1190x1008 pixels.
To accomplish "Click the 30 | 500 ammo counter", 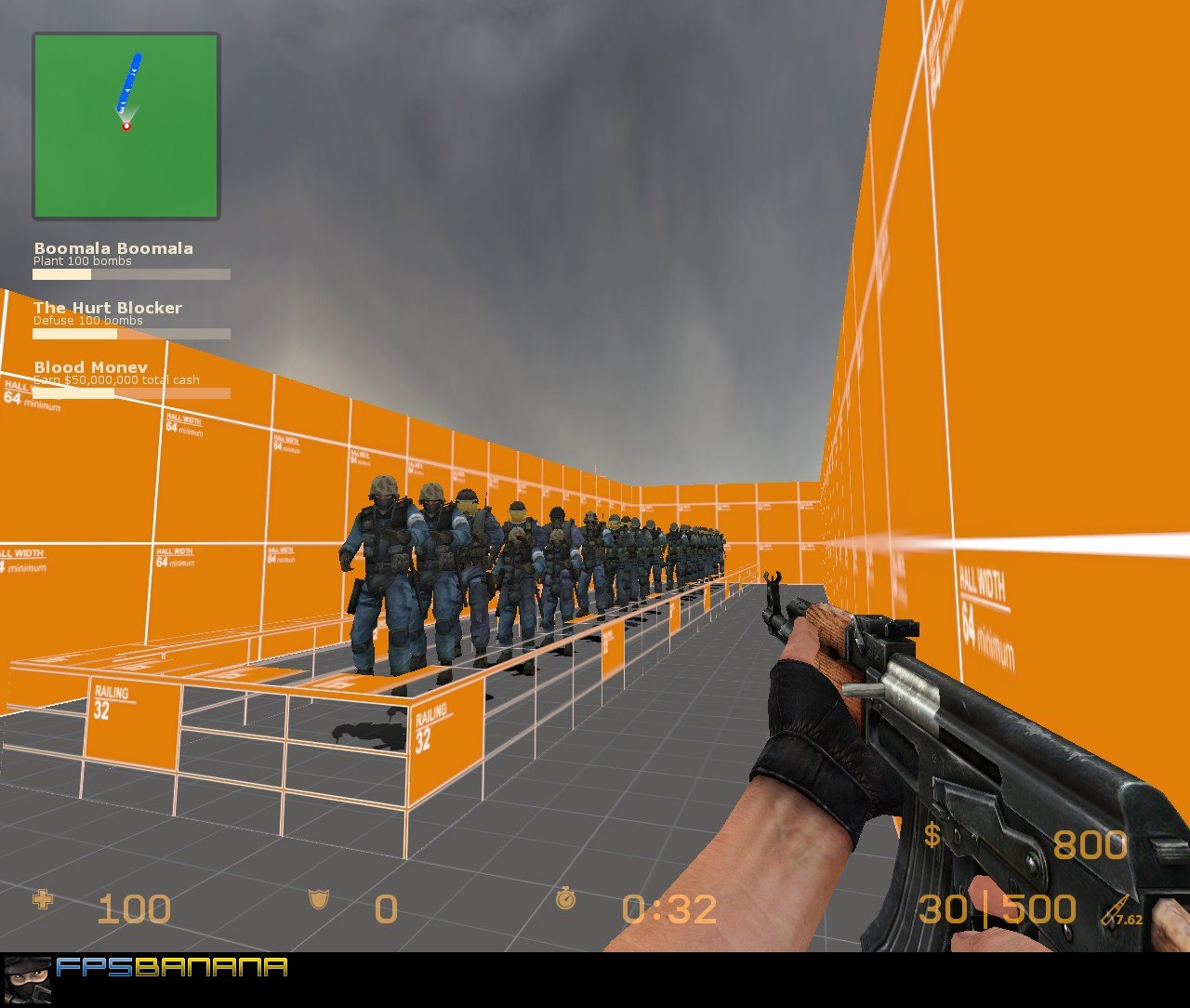I will click(997, 908).
